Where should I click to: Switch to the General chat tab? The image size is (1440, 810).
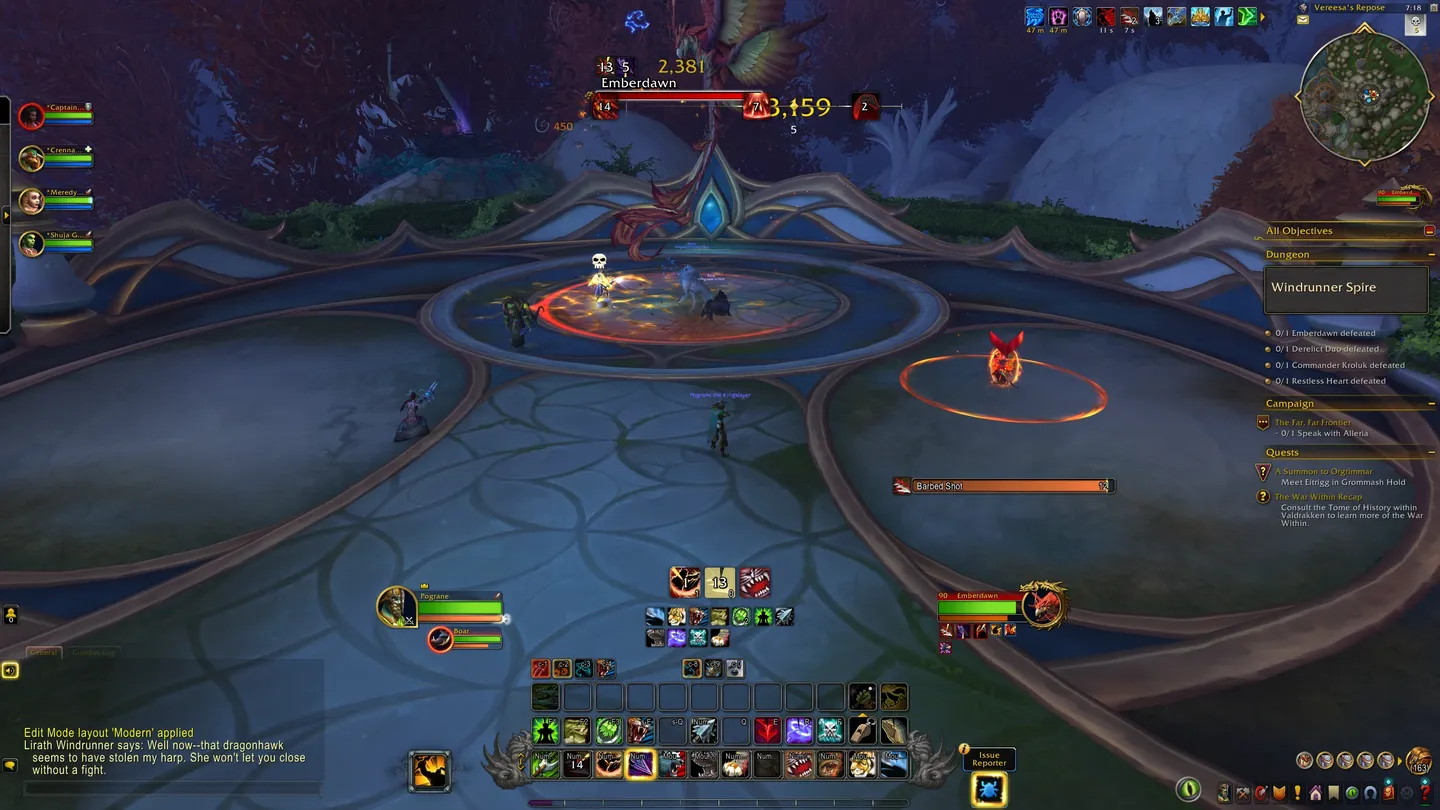[44, 652]
